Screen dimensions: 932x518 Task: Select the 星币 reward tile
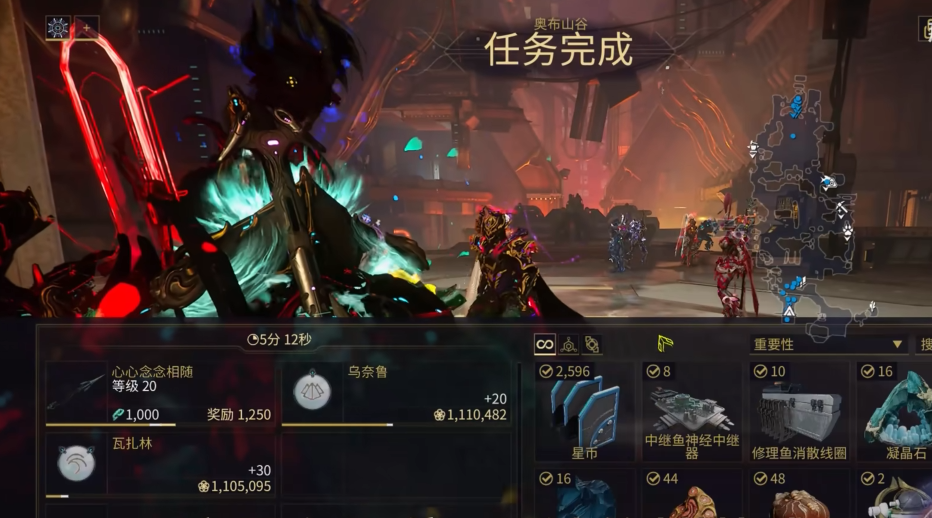point(584,411)
